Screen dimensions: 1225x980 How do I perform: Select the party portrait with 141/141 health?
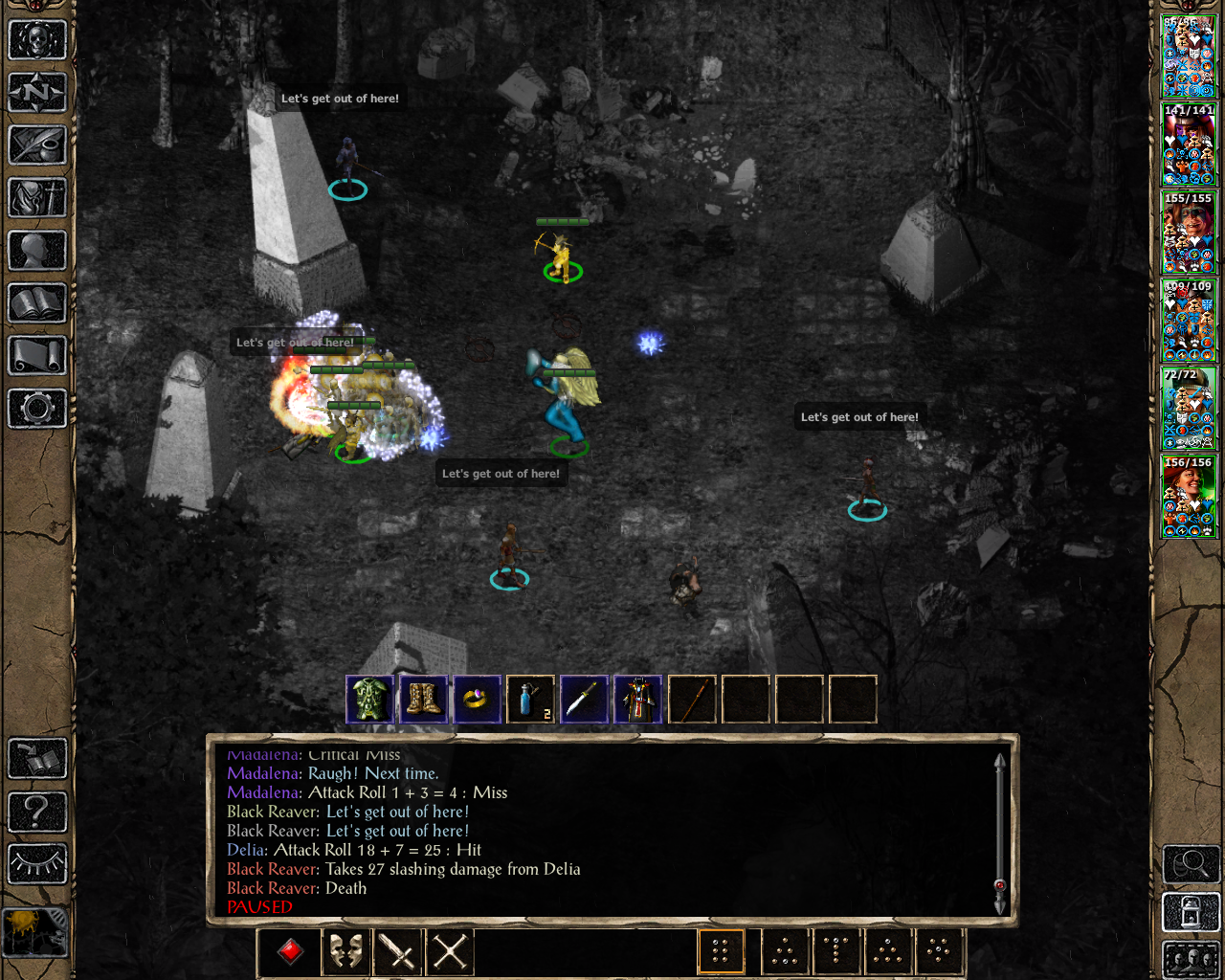click(x=1189, y=144)
